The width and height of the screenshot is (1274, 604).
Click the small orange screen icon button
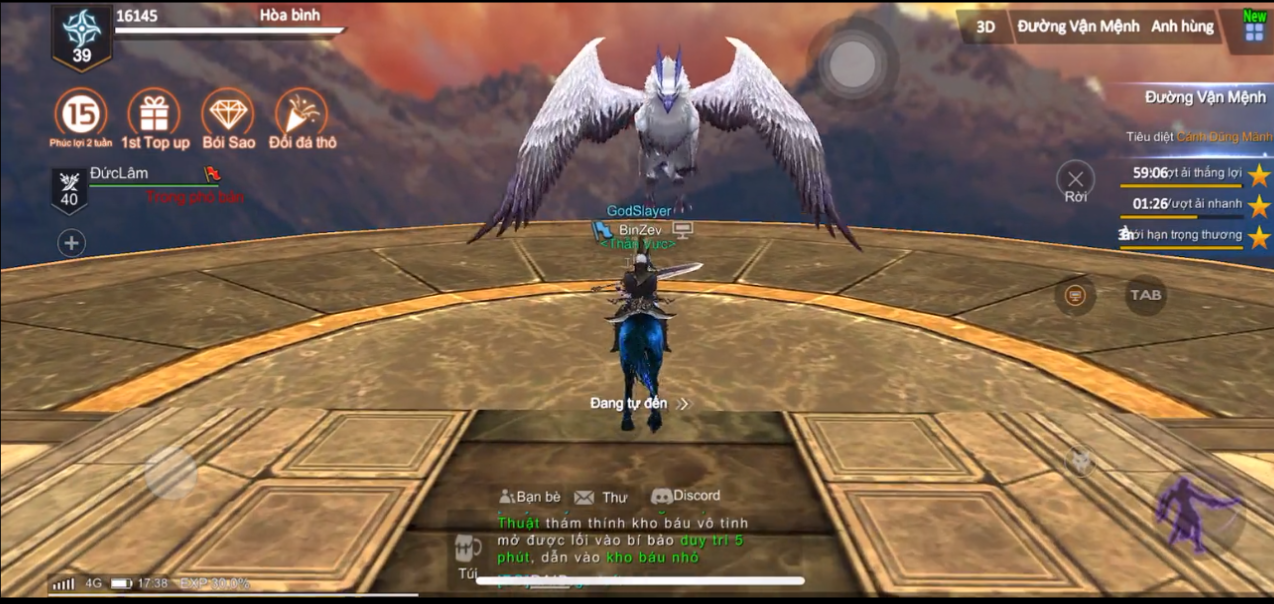tap(1075, 296)
